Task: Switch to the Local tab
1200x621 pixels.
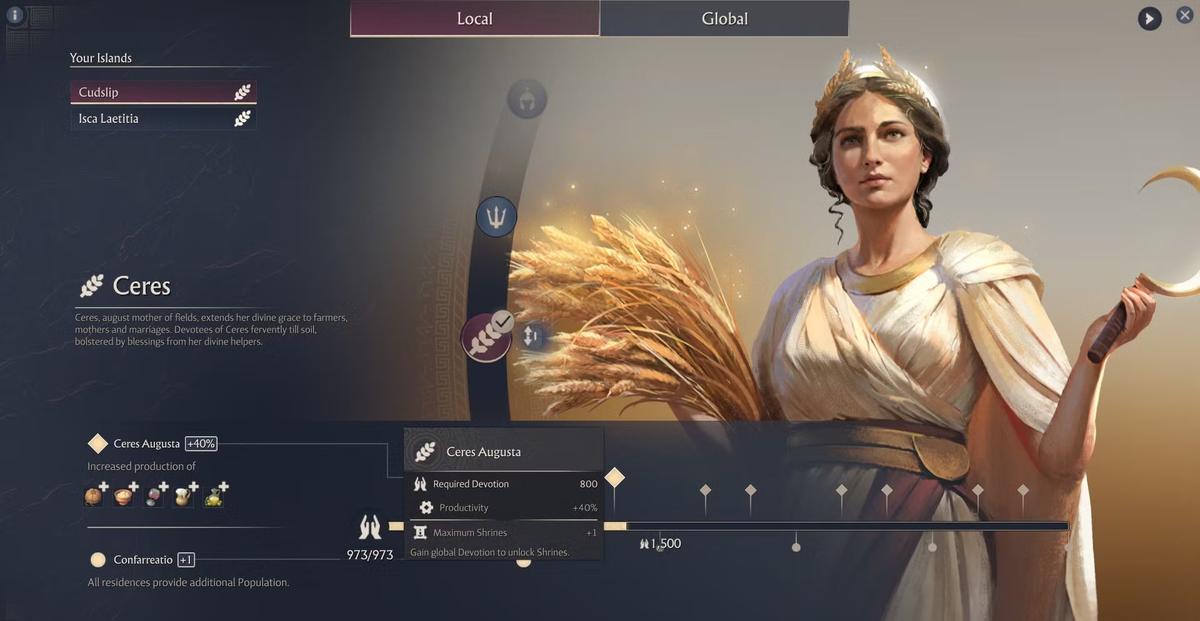Action: 475,19
